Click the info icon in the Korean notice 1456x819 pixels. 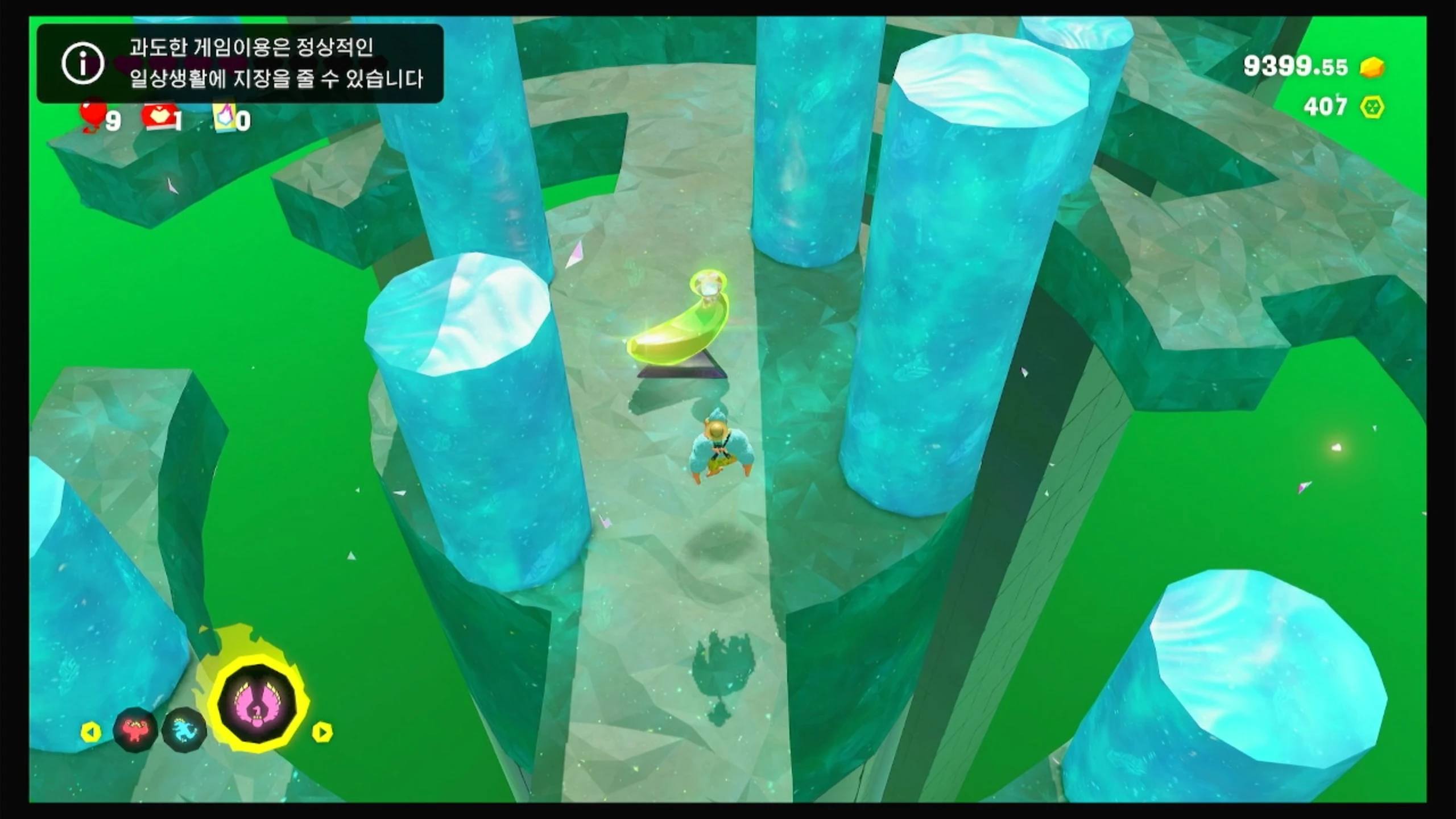click(x=83, y=63)
